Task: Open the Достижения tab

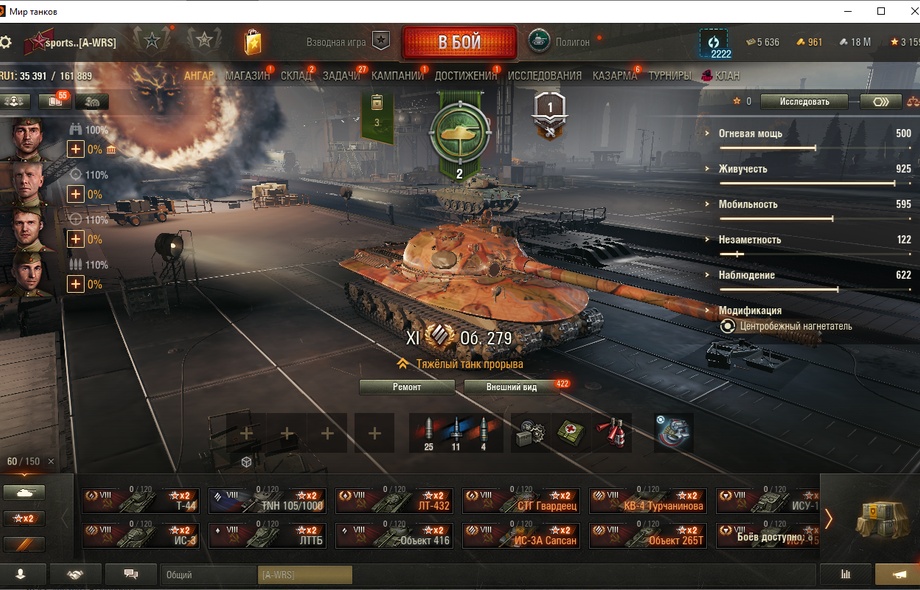Action: click(x=466, y=75)
